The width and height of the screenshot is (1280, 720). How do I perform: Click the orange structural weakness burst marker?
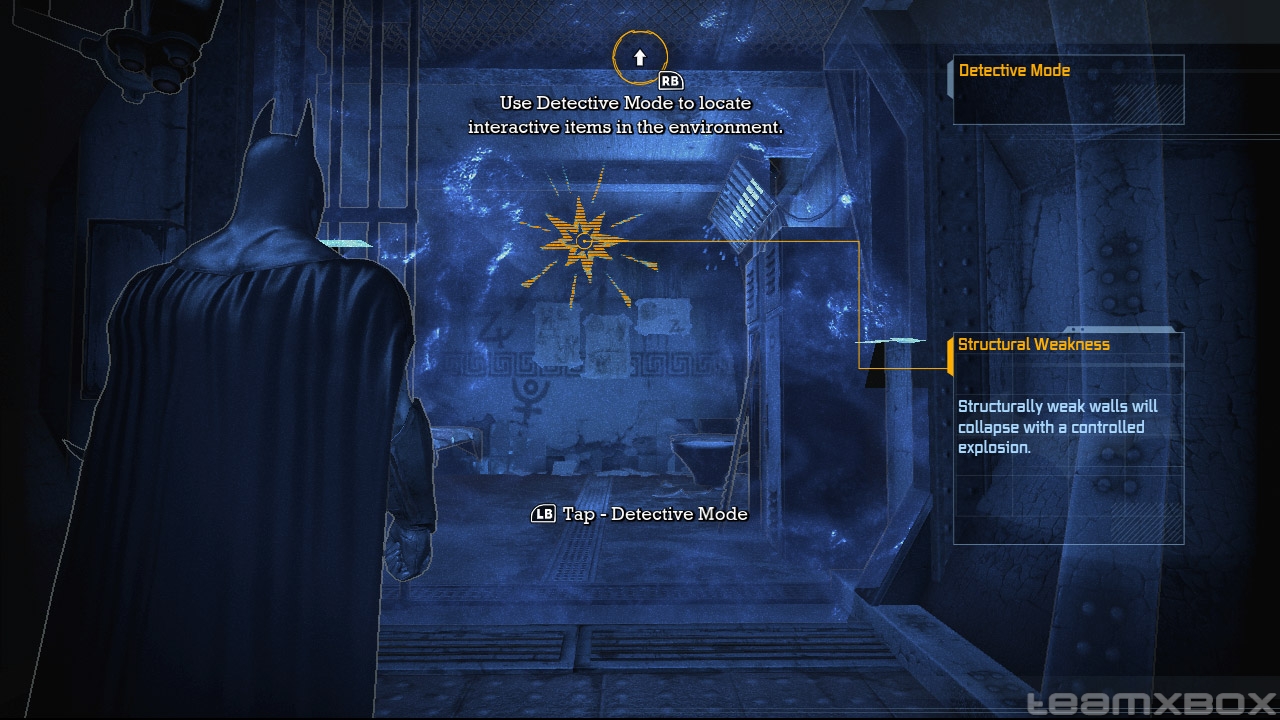[x=585, y=241]
